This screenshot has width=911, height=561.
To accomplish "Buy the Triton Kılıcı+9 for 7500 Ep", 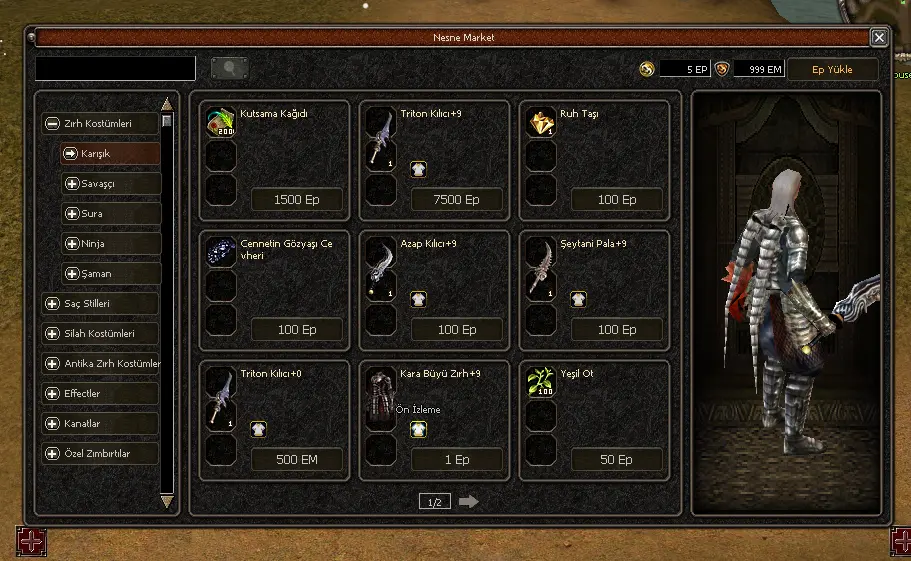I will tap(457, 199).
